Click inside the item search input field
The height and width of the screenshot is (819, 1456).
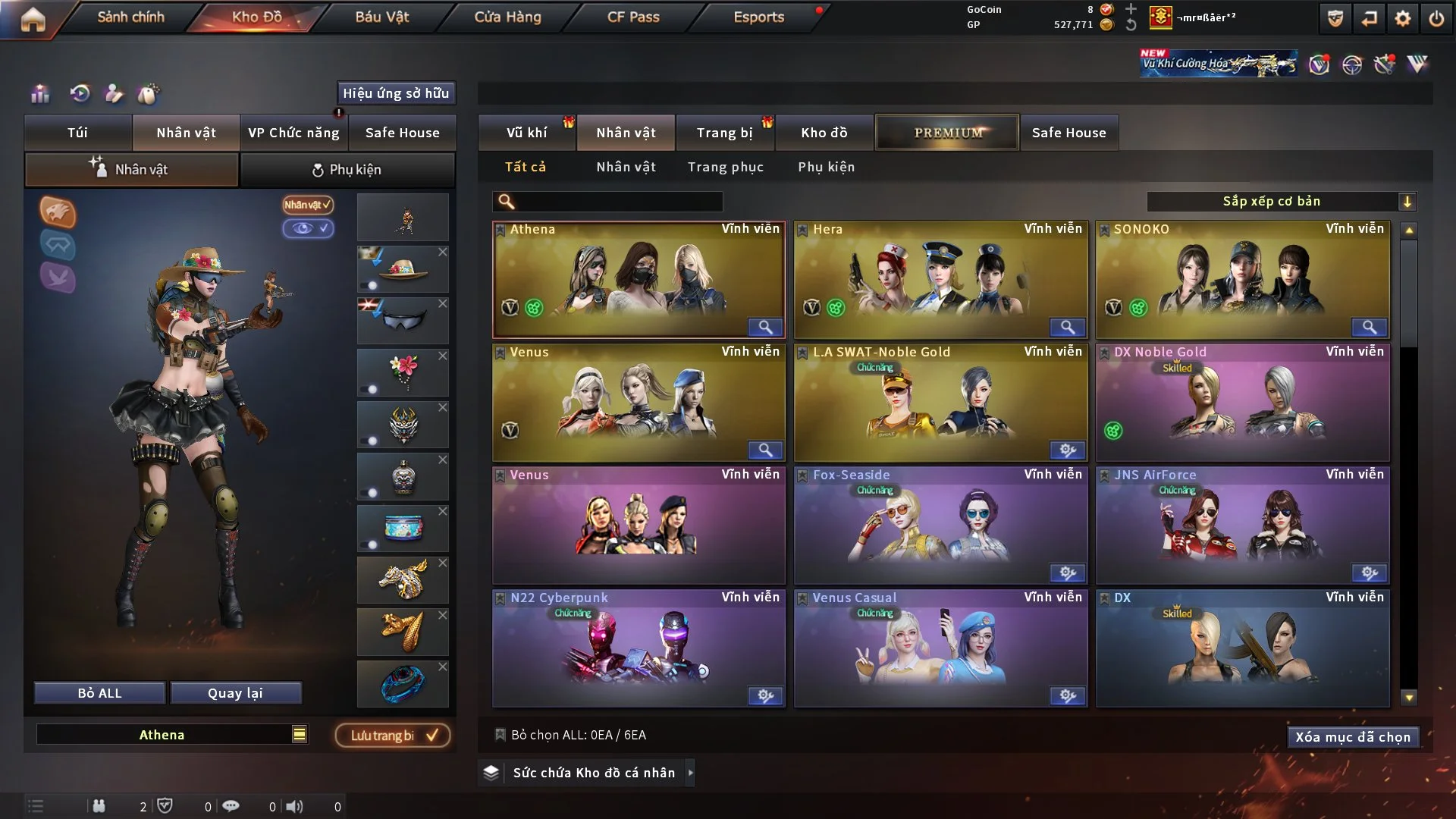click(x=614, y=202)
